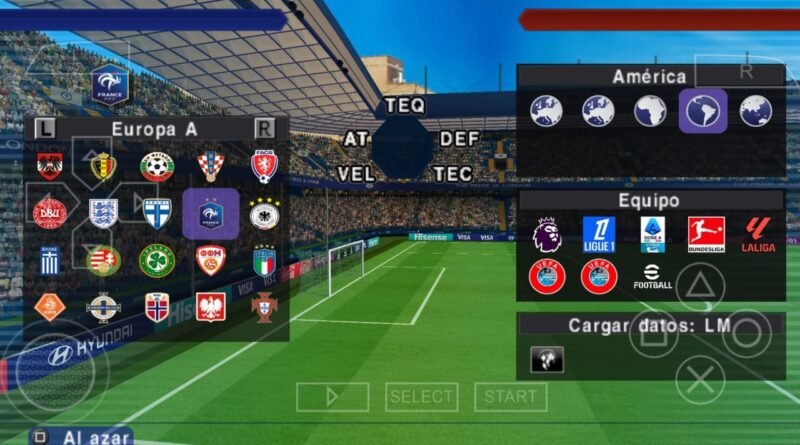
Task: Choose the Poland white eagle crest
Action: click(x=210, y=306)
